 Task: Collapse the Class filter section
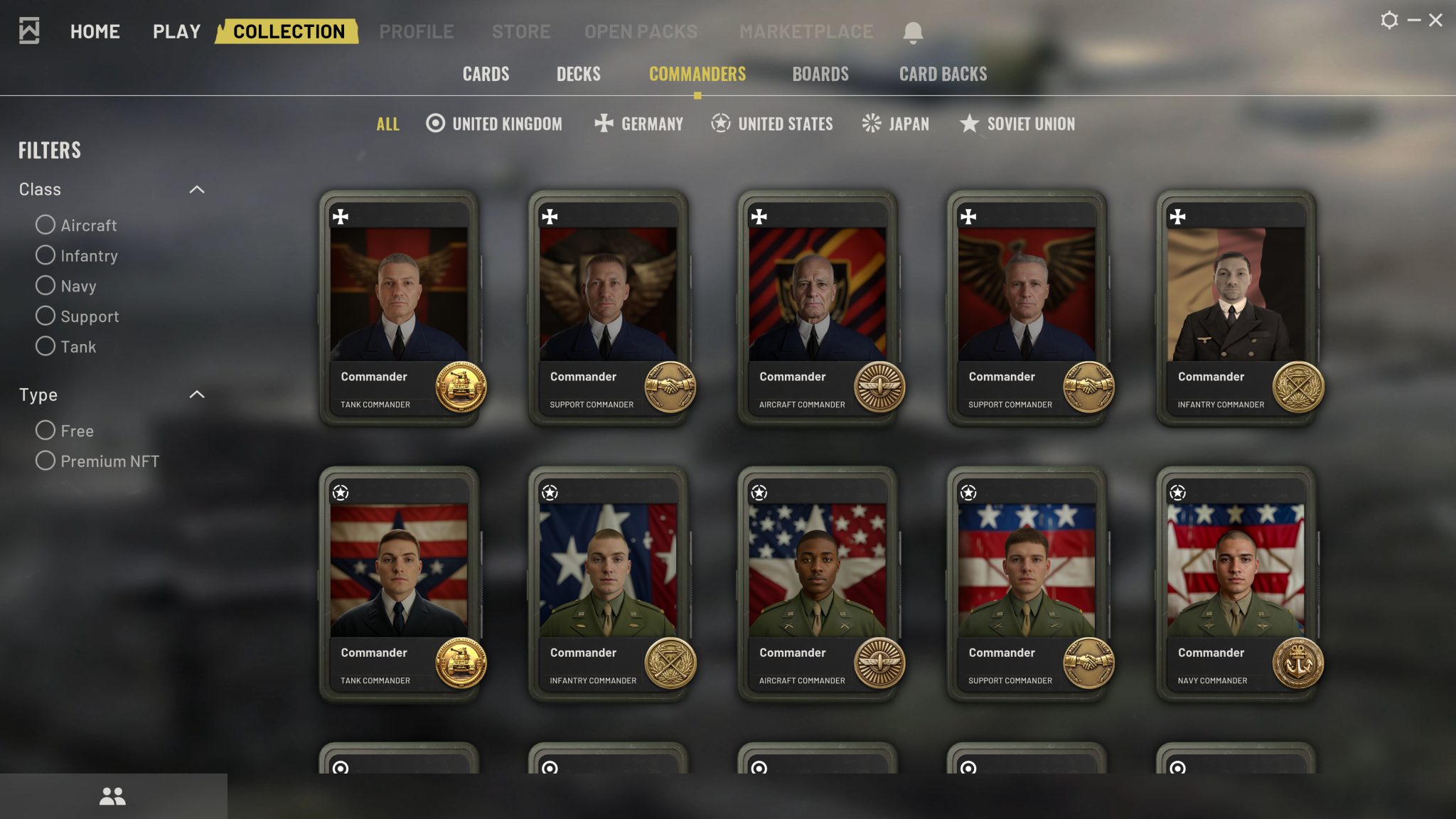[197, 189]
